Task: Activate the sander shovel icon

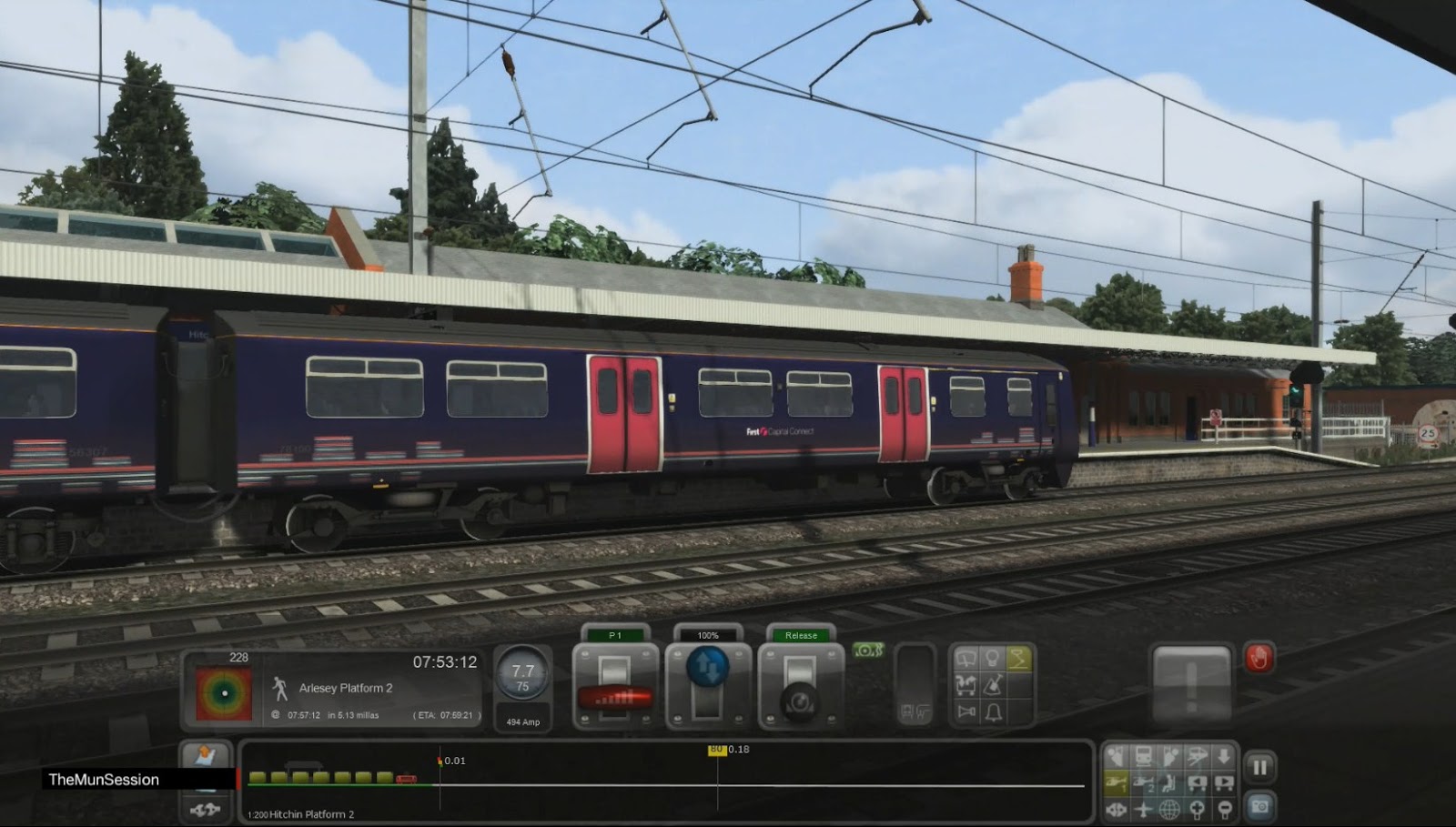Action: tap(992, 684)
